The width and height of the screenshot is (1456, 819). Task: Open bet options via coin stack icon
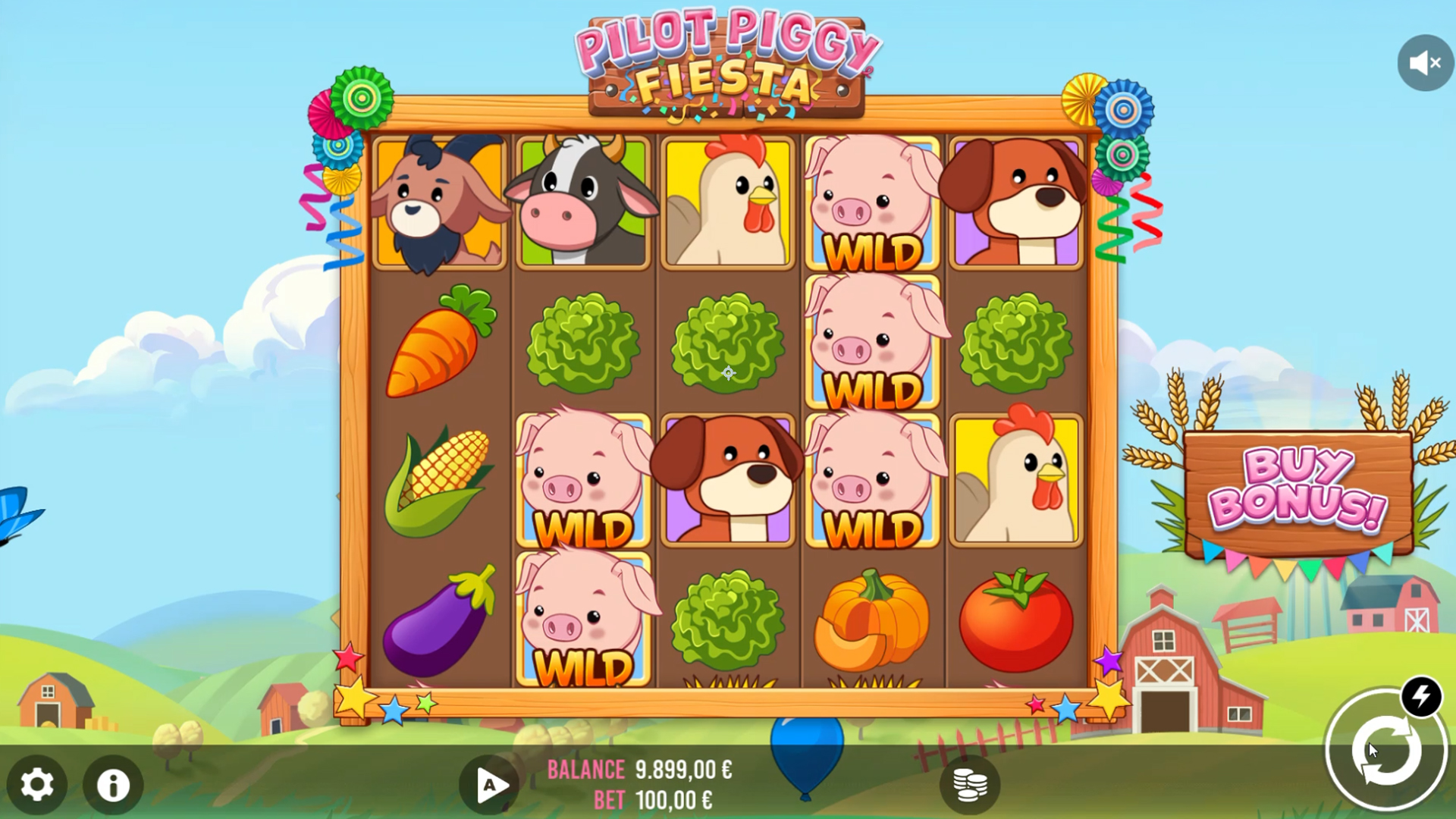point(969,784)
